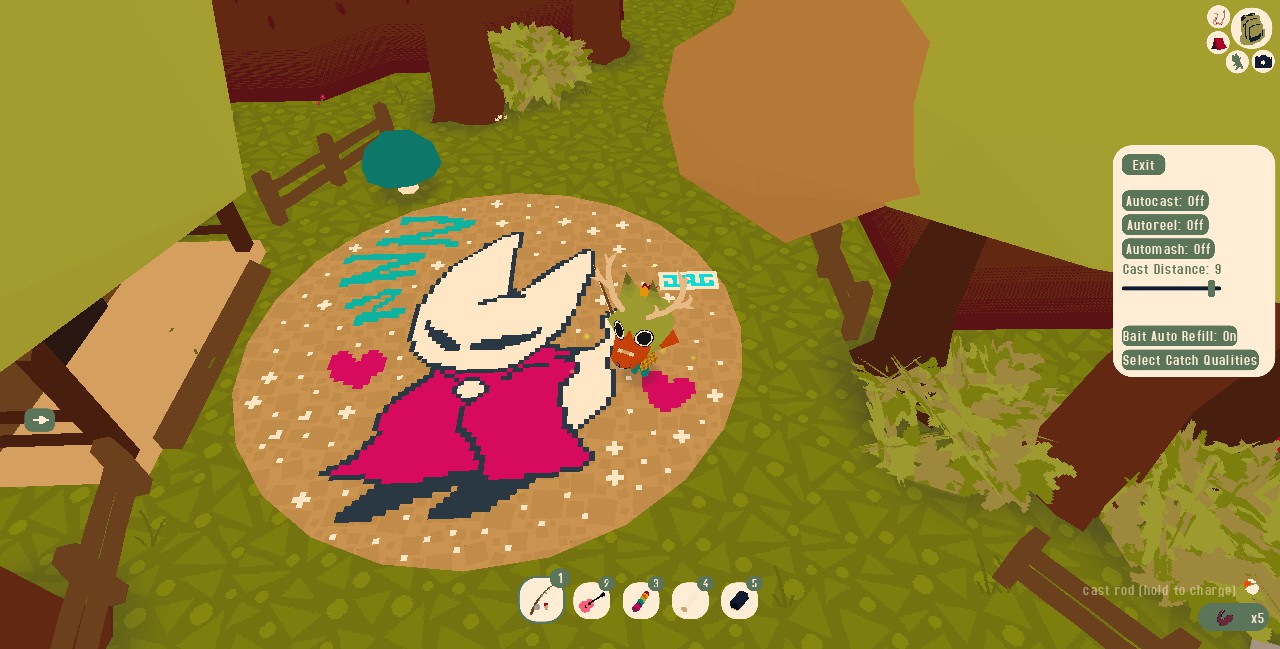
Task: Close the panel with the Exit button
Action: click(x=1143, y=165)
